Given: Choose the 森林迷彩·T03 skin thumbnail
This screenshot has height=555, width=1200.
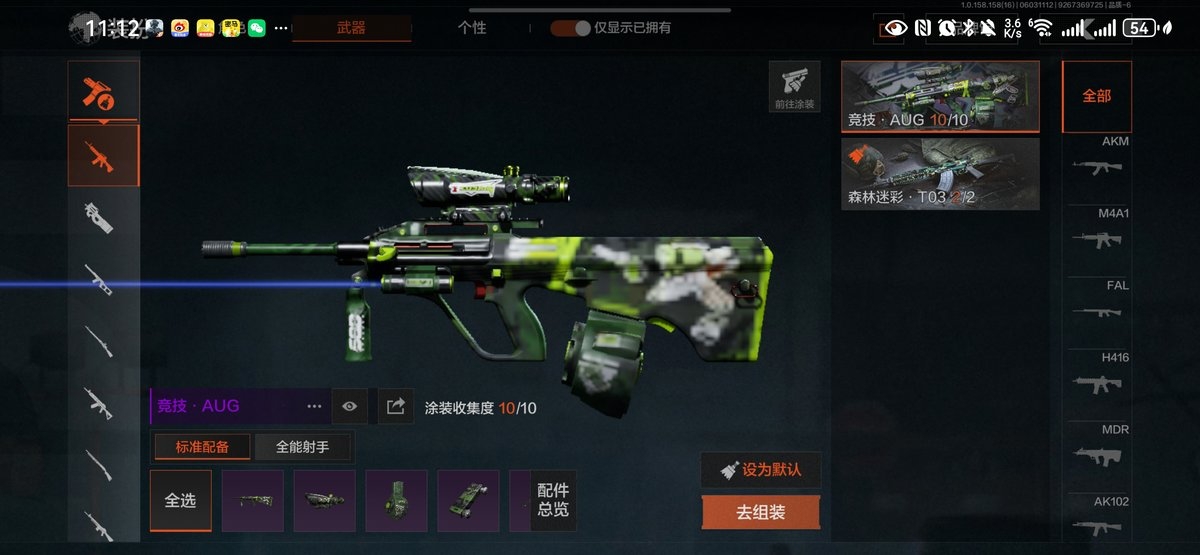Looking at the screenshot, I should 940,174.
